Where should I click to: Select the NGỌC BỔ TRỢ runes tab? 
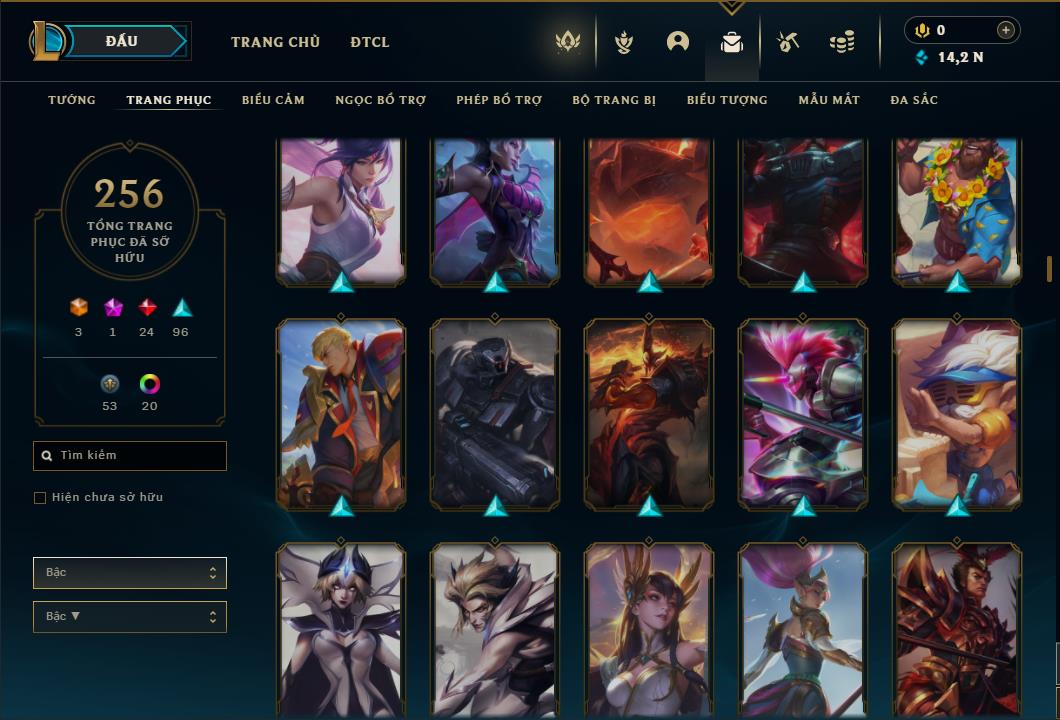pos(380,100)
